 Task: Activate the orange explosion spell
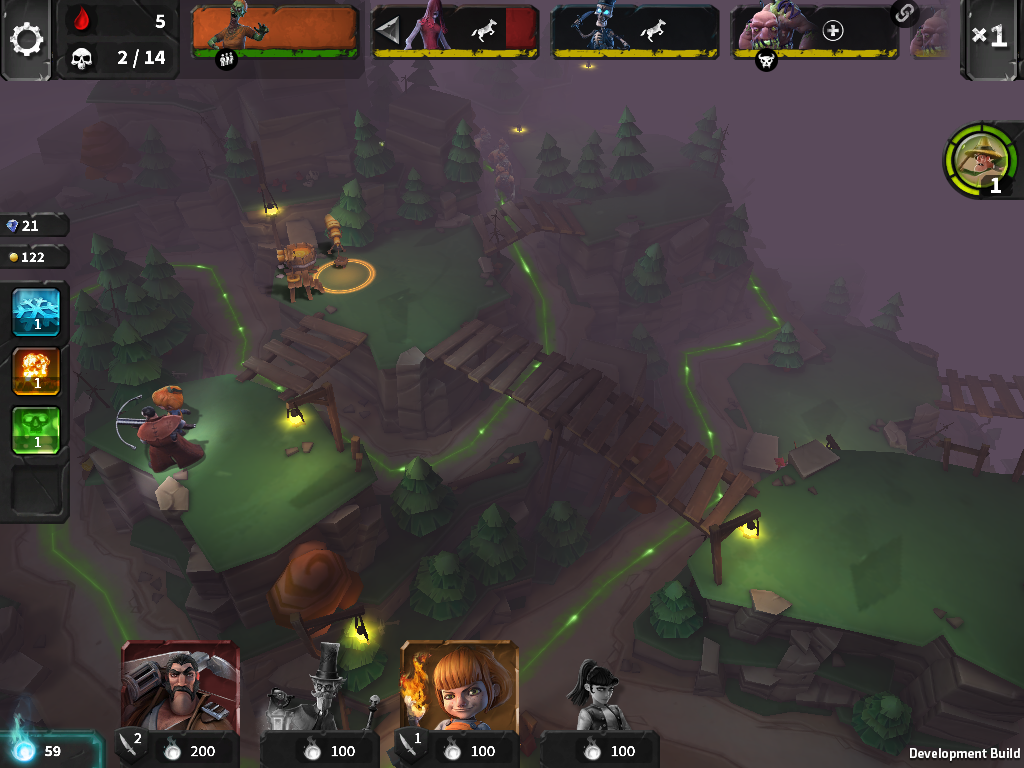coord(36,371)
